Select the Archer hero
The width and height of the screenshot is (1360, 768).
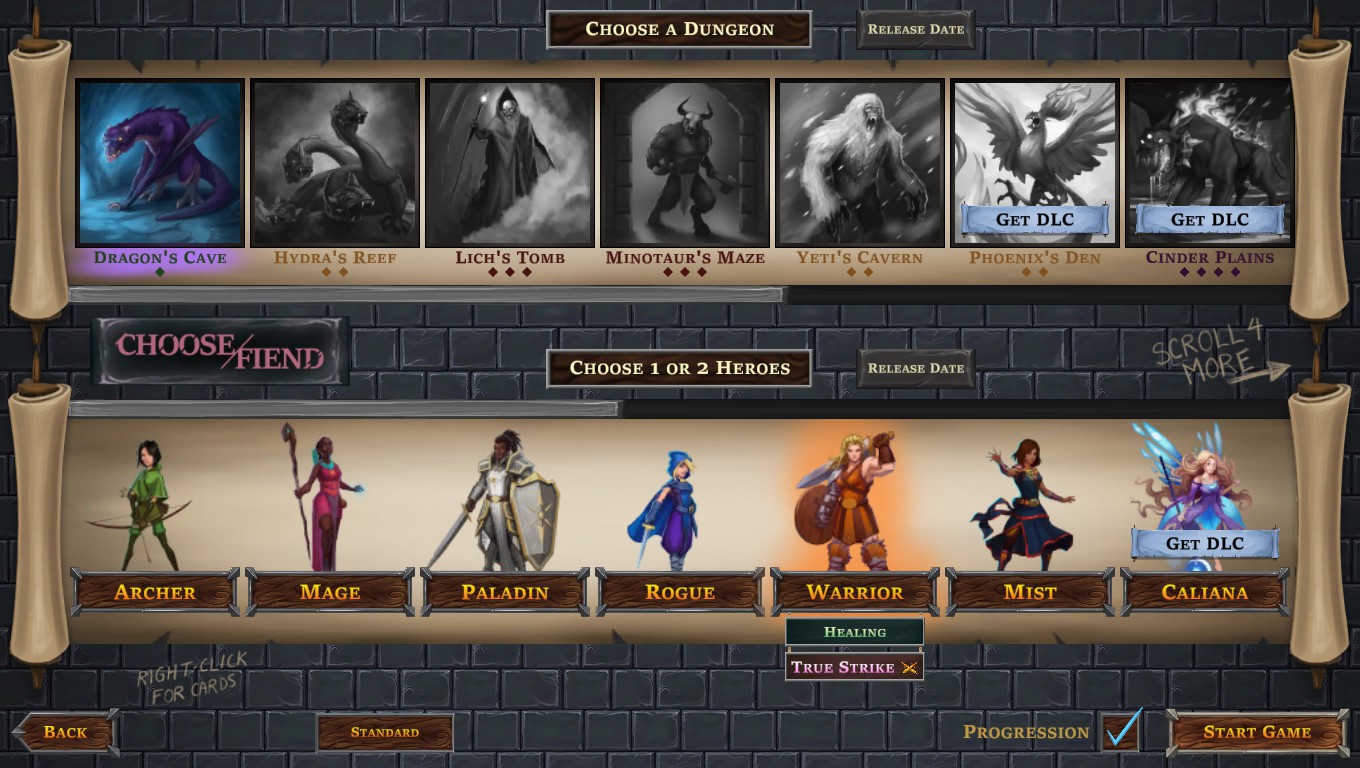[155, 592]
